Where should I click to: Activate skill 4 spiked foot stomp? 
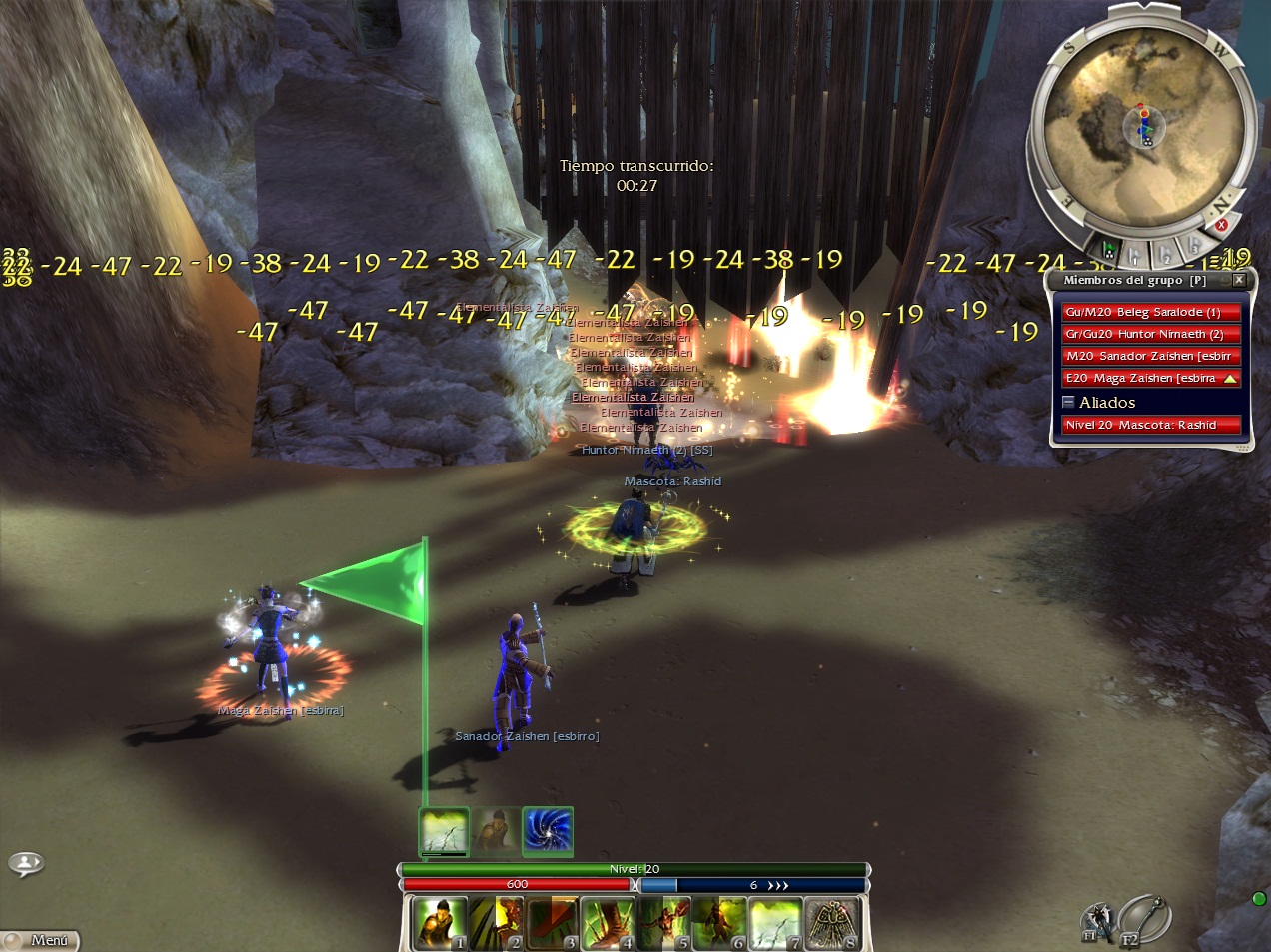(x=608, y=923)
